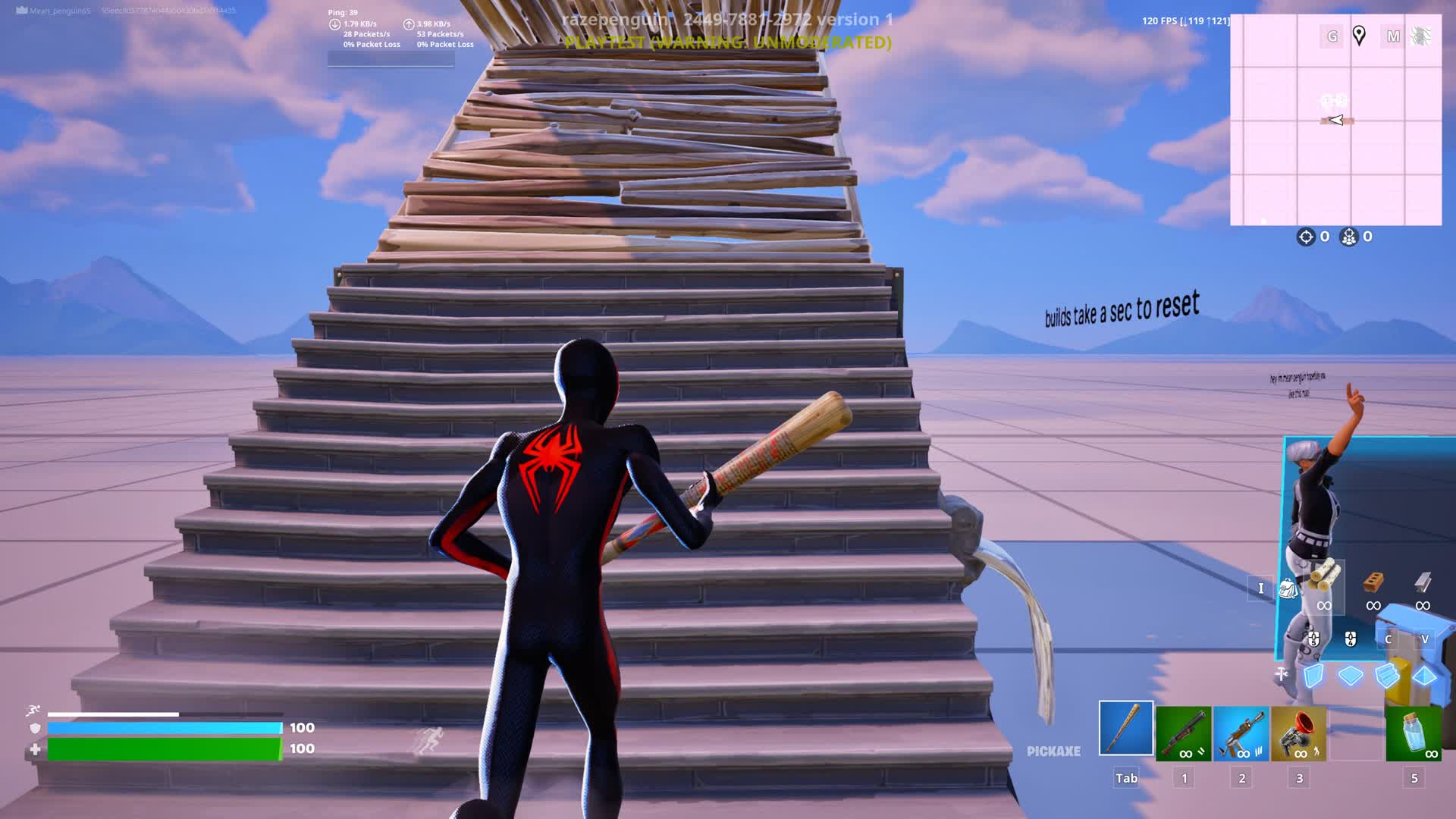Select the wall build piece icon

coord(1313,674)
